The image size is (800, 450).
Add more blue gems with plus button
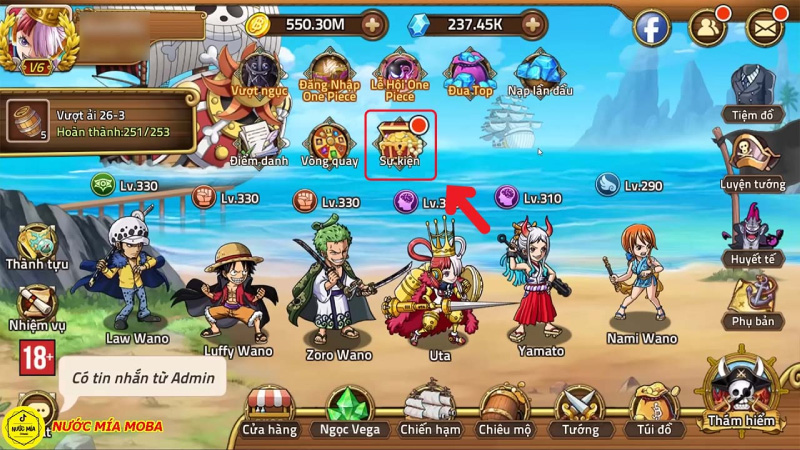tap(535, 23)
